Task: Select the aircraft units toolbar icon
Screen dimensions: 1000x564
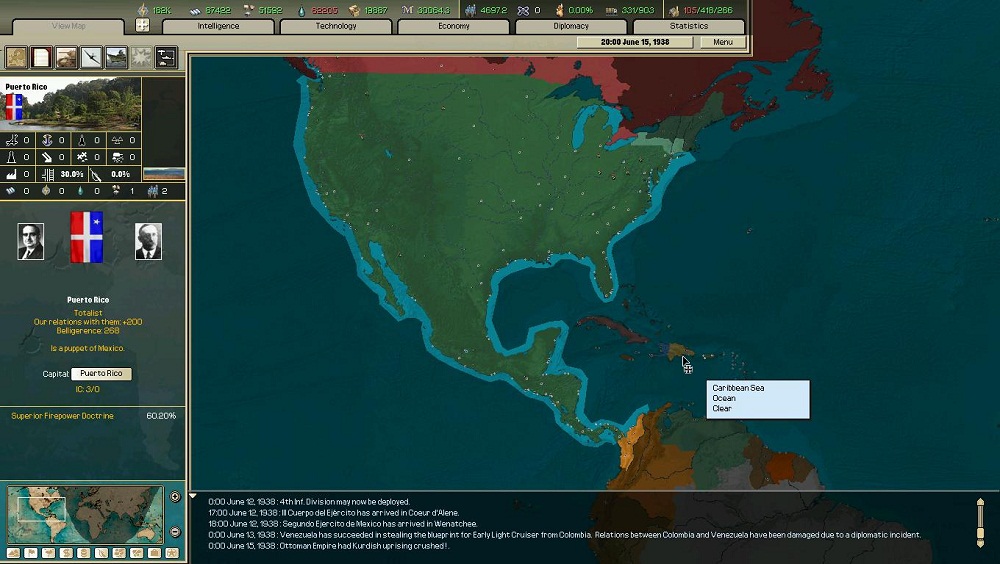Action: 91,57
